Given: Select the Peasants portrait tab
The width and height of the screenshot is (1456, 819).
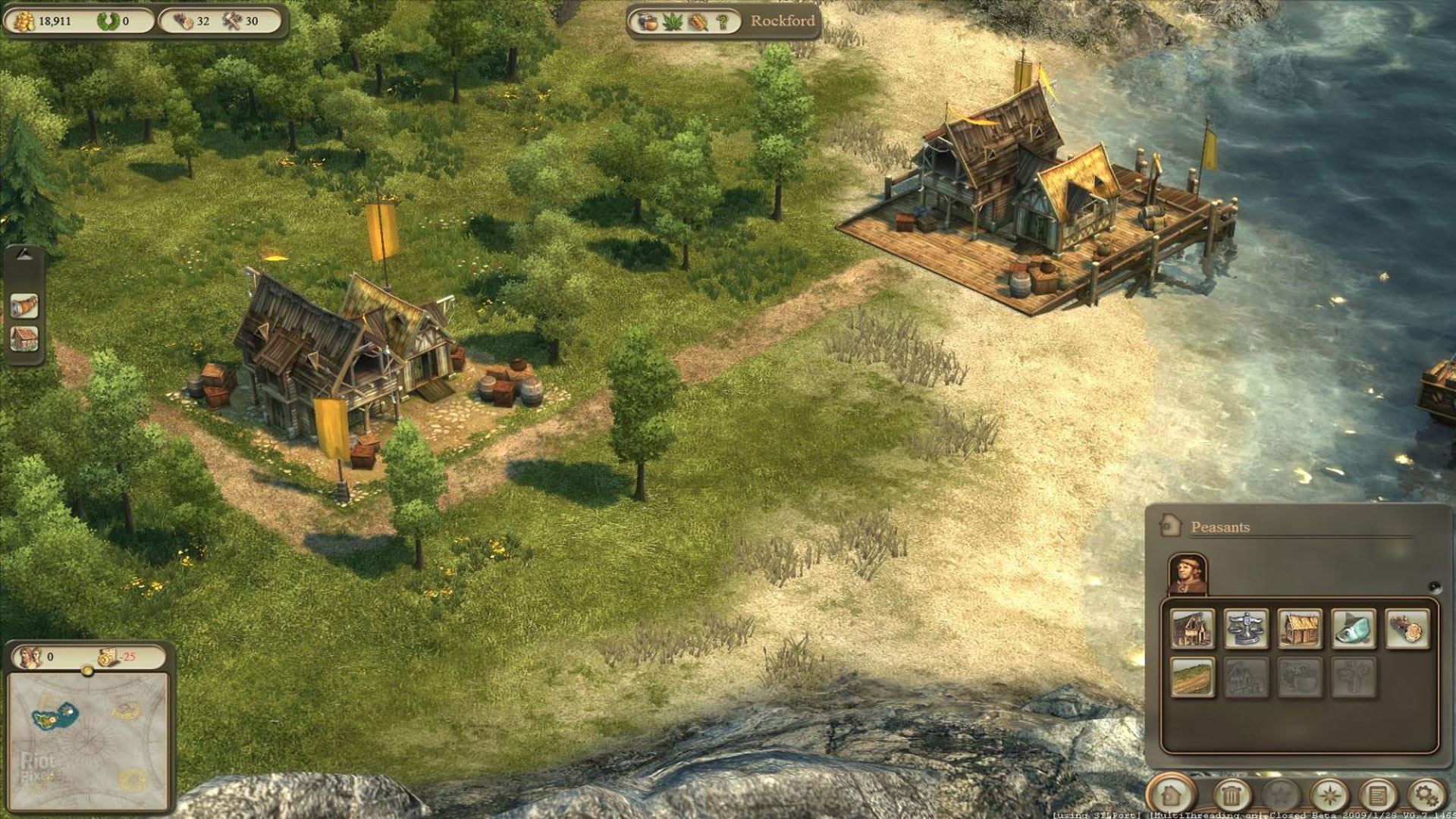Looking at the screenshot, I should [1187, 574].
